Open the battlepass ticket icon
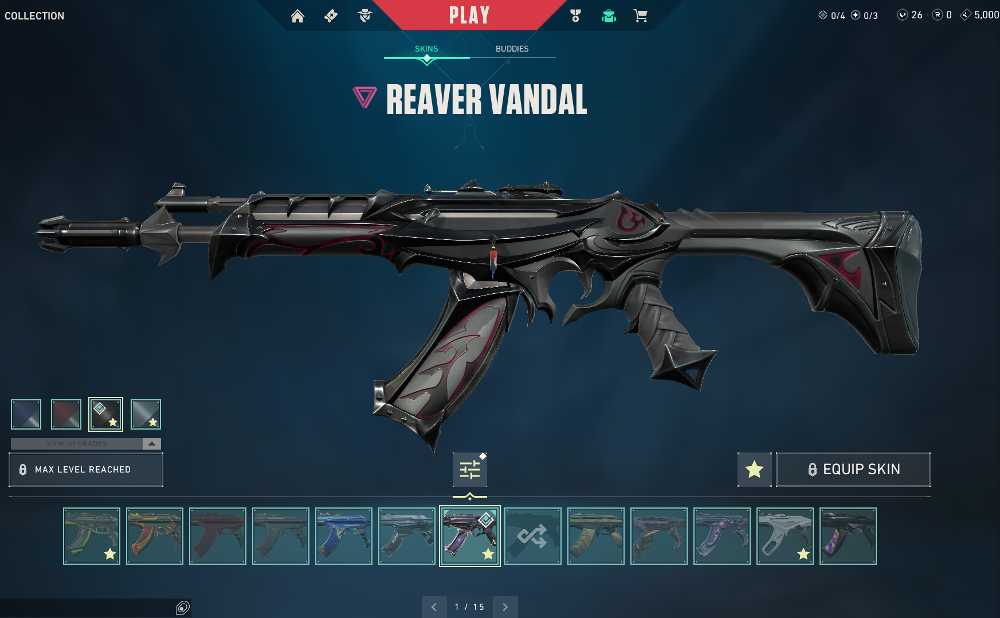This screenshot has width=1000, height=618. [x=331, y=16]
